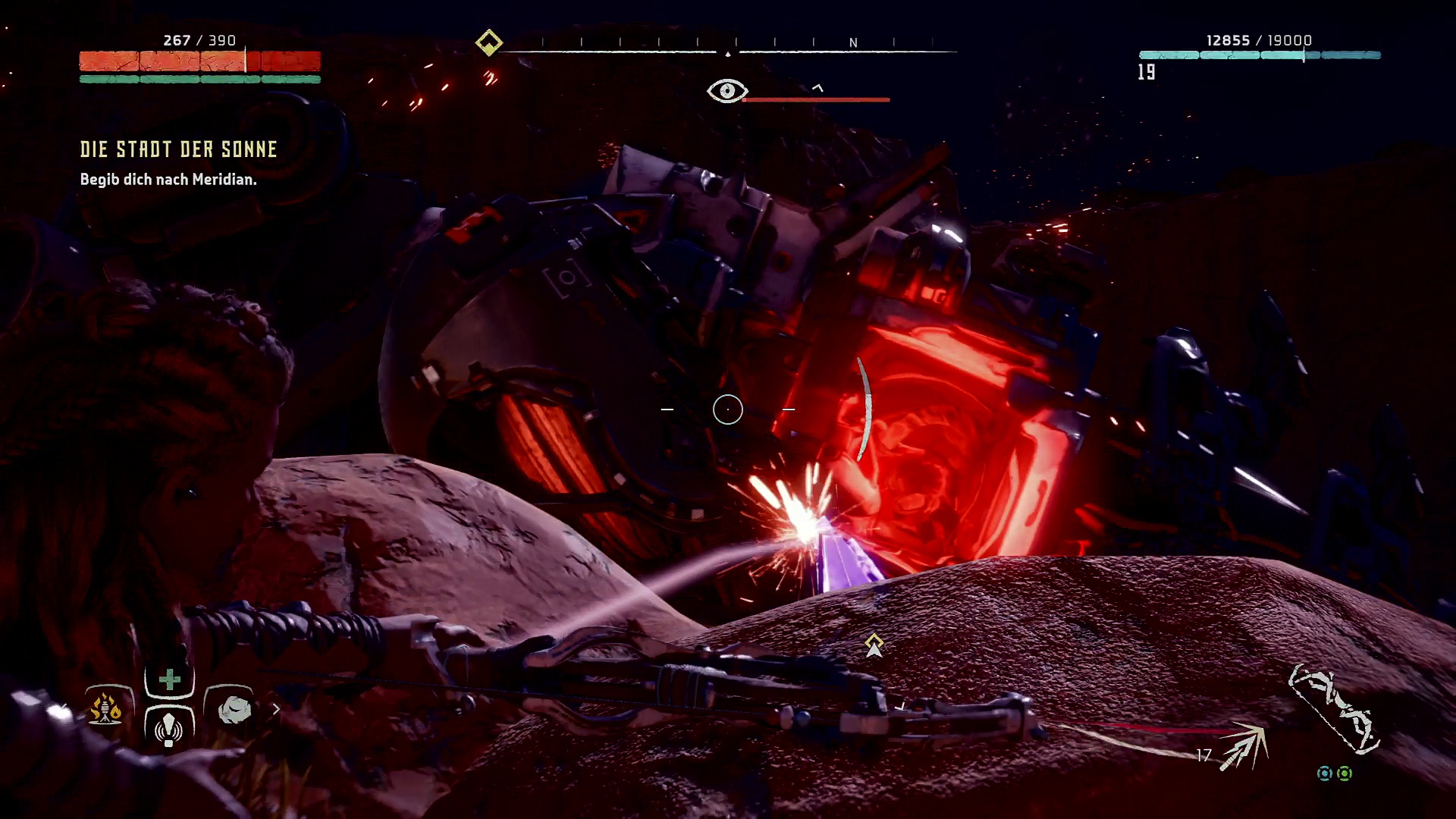Viewport: 1456px width, 819px height.
Task: Cycle tools with the right chevron arrow
Action: (276, 709)
